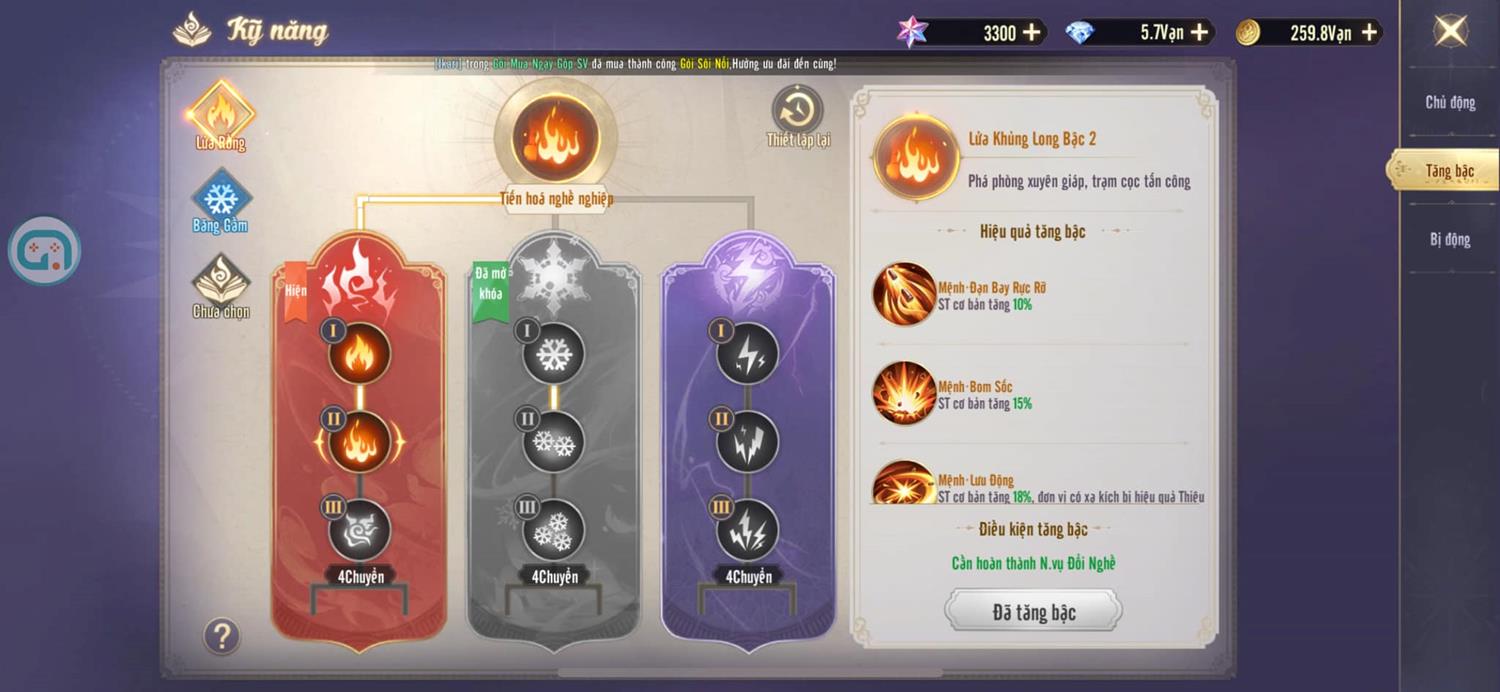Choose the tier II ice skill node
The image size is (1500, 692).
pos(553,441)
